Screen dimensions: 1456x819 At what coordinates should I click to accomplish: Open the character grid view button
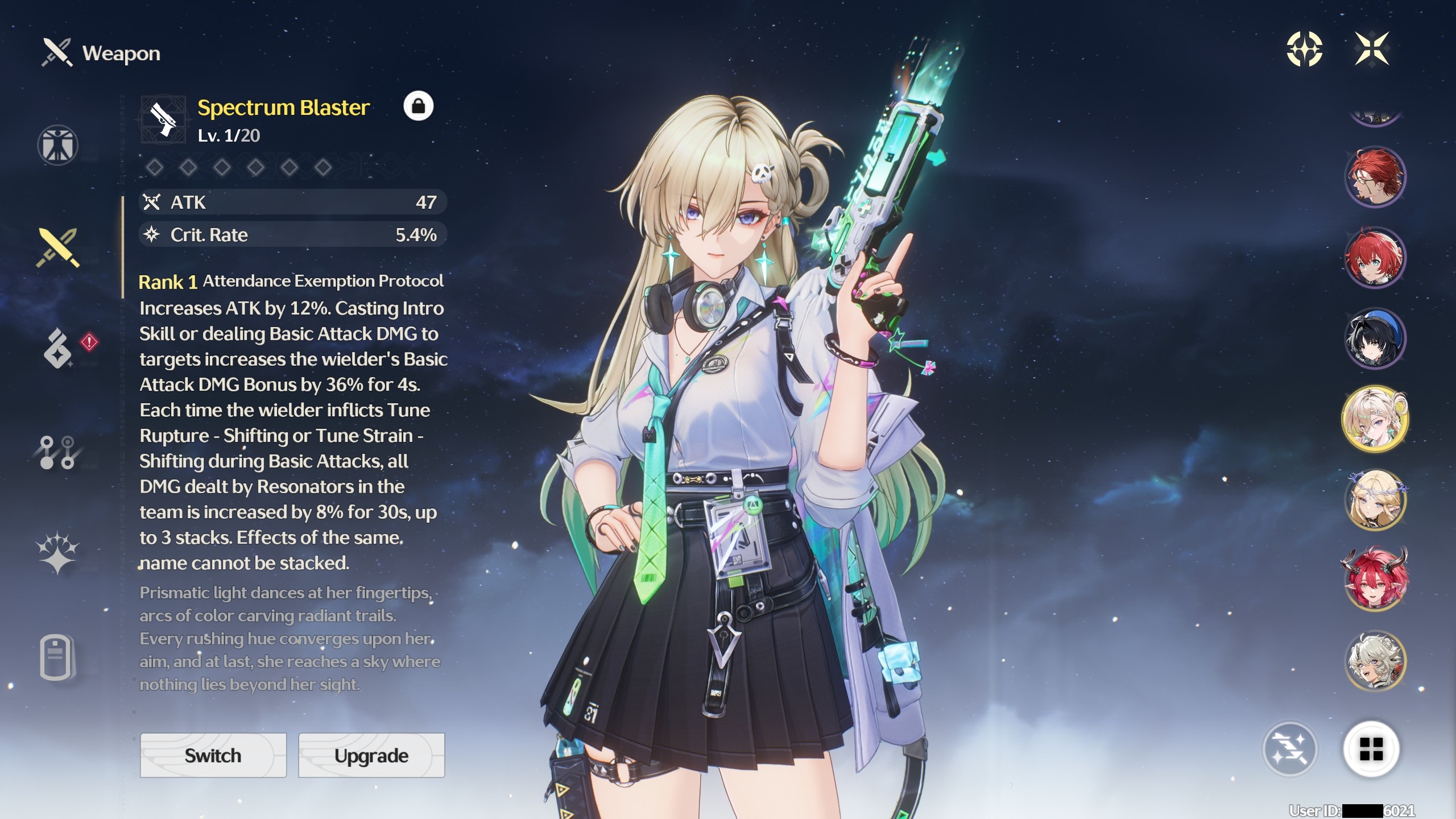[1371, 749]
